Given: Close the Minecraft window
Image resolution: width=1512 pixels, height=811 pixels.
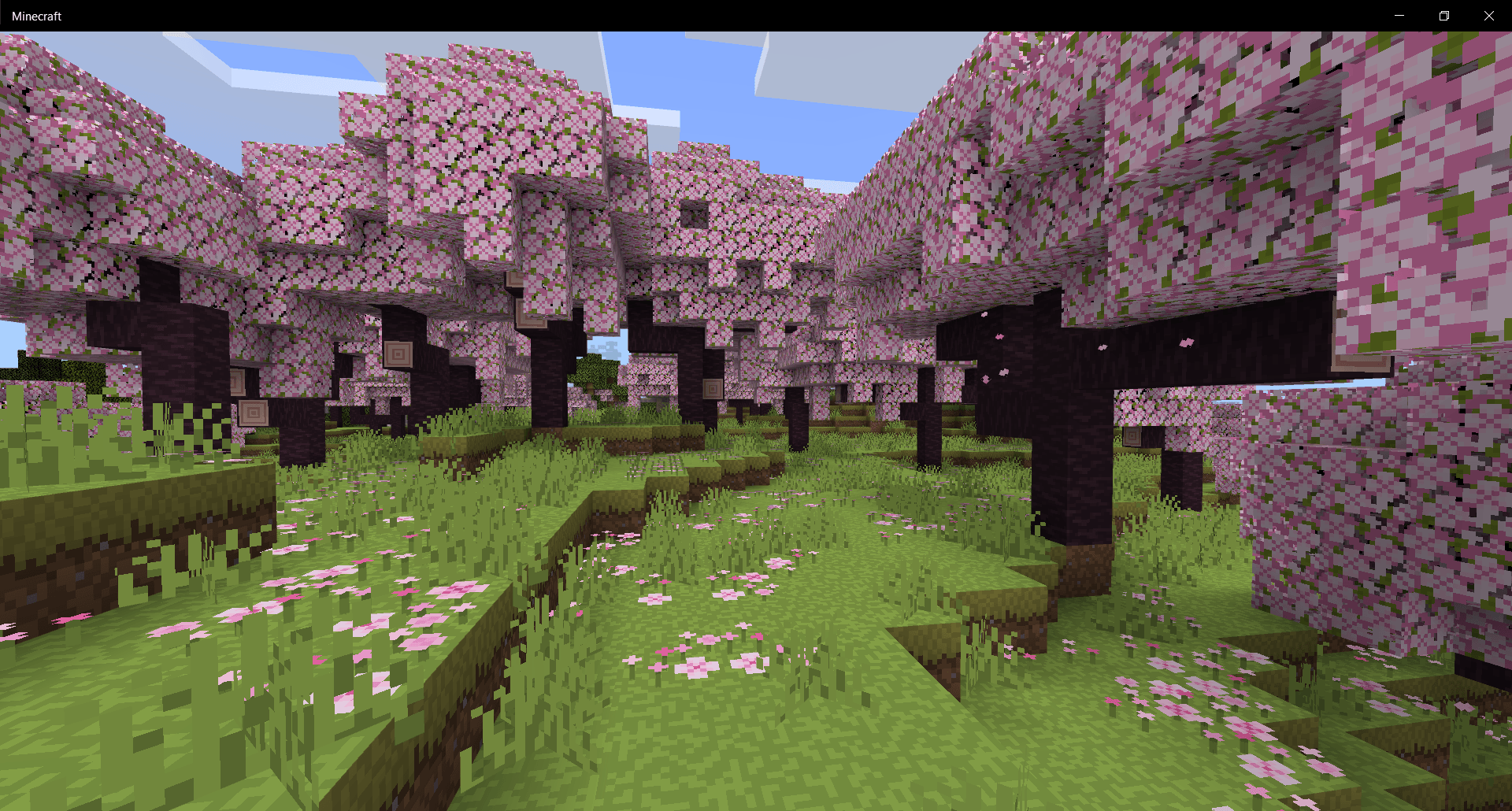Looking at the screenshot, I should point(1489,15).
